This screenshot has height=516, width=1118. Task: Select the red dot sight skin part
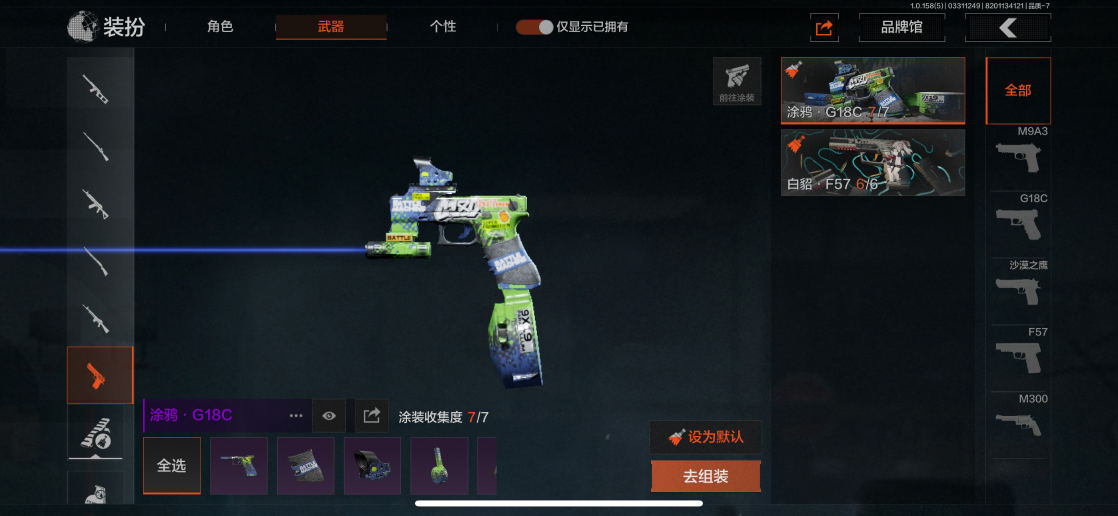(372, 465)
